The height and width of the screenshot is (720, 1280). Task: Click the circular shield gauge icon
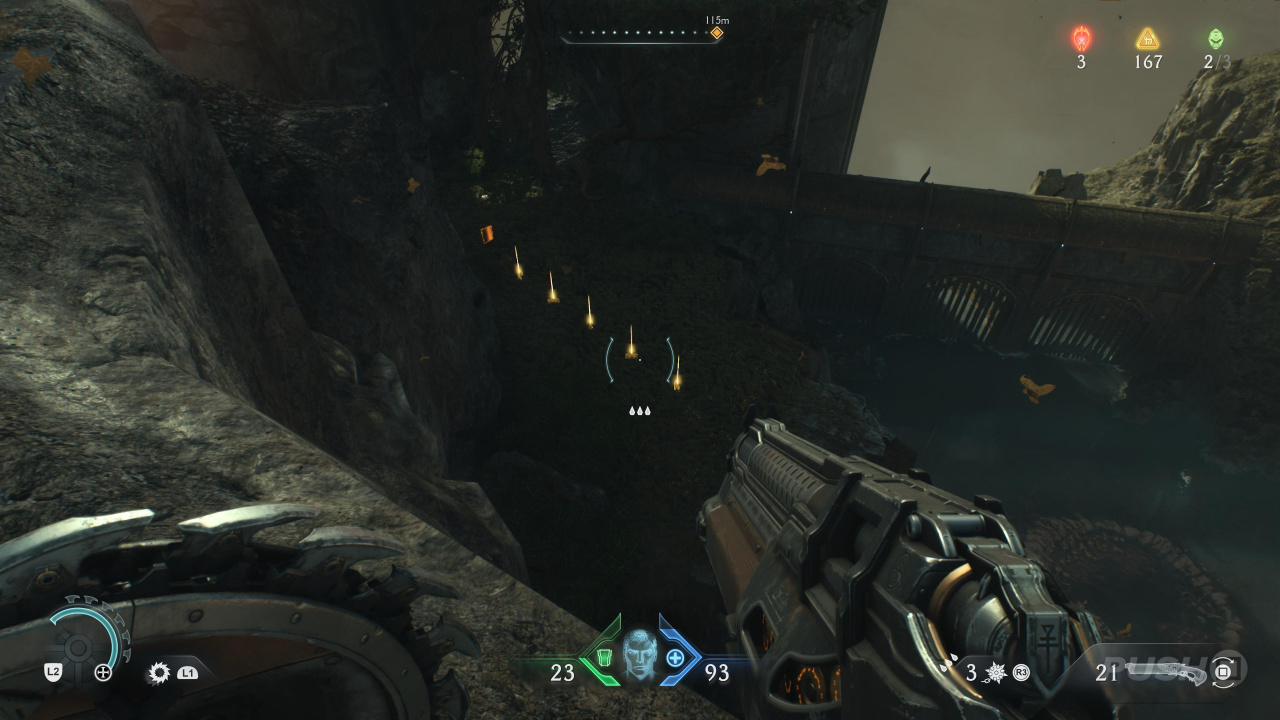point(77,638)
